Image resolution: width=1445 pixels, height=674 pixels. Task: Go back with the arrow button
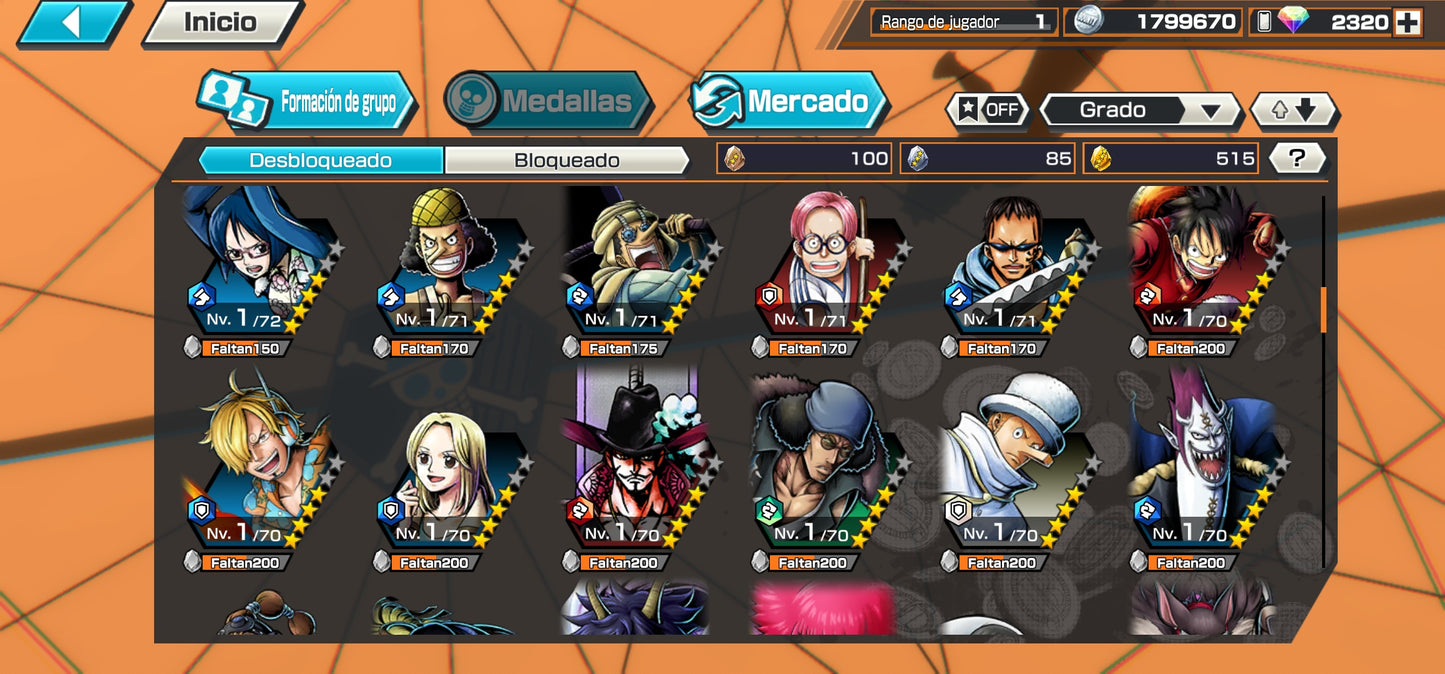72,22
